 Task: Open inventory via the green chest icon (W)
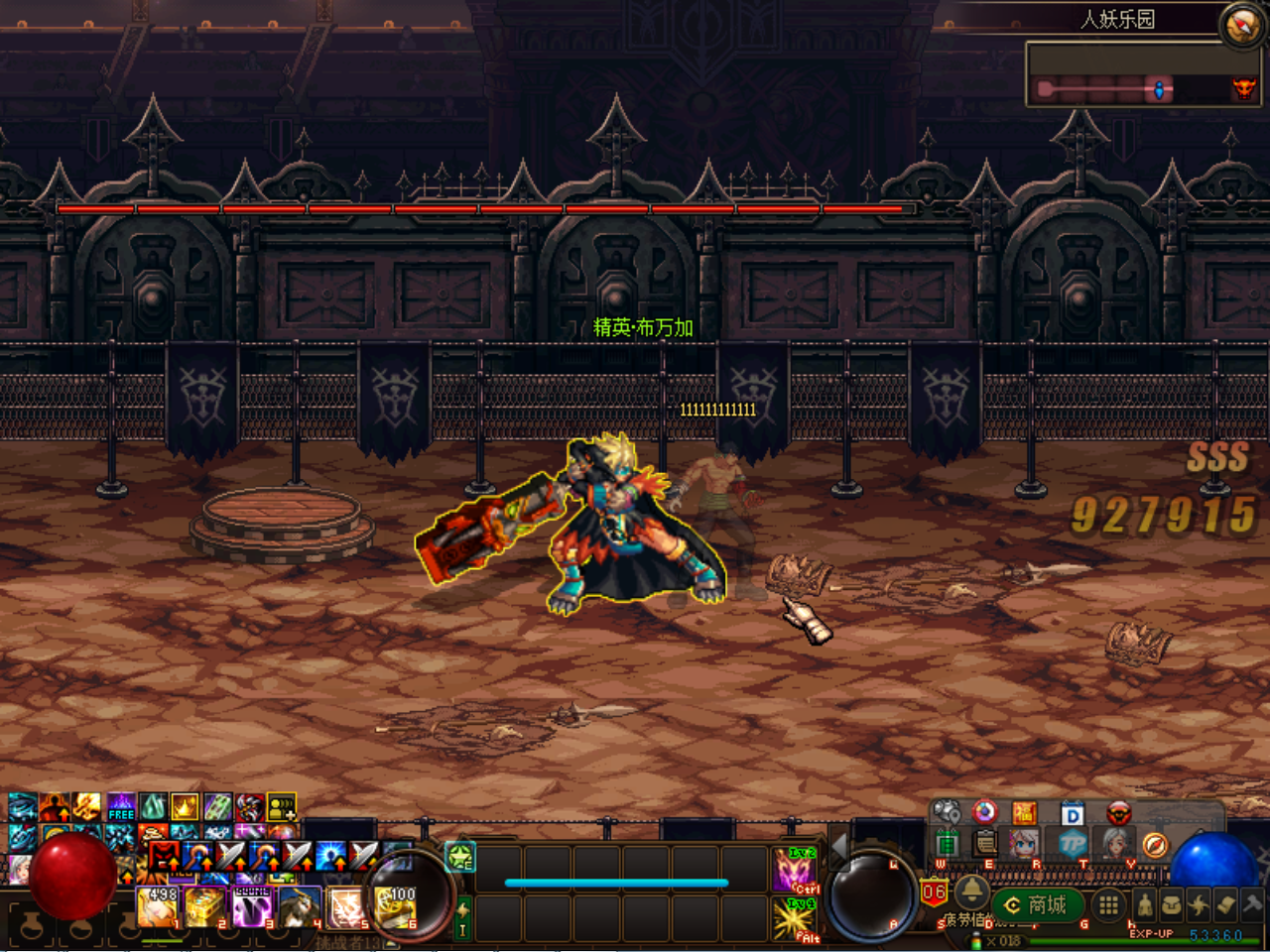(946, 843)
